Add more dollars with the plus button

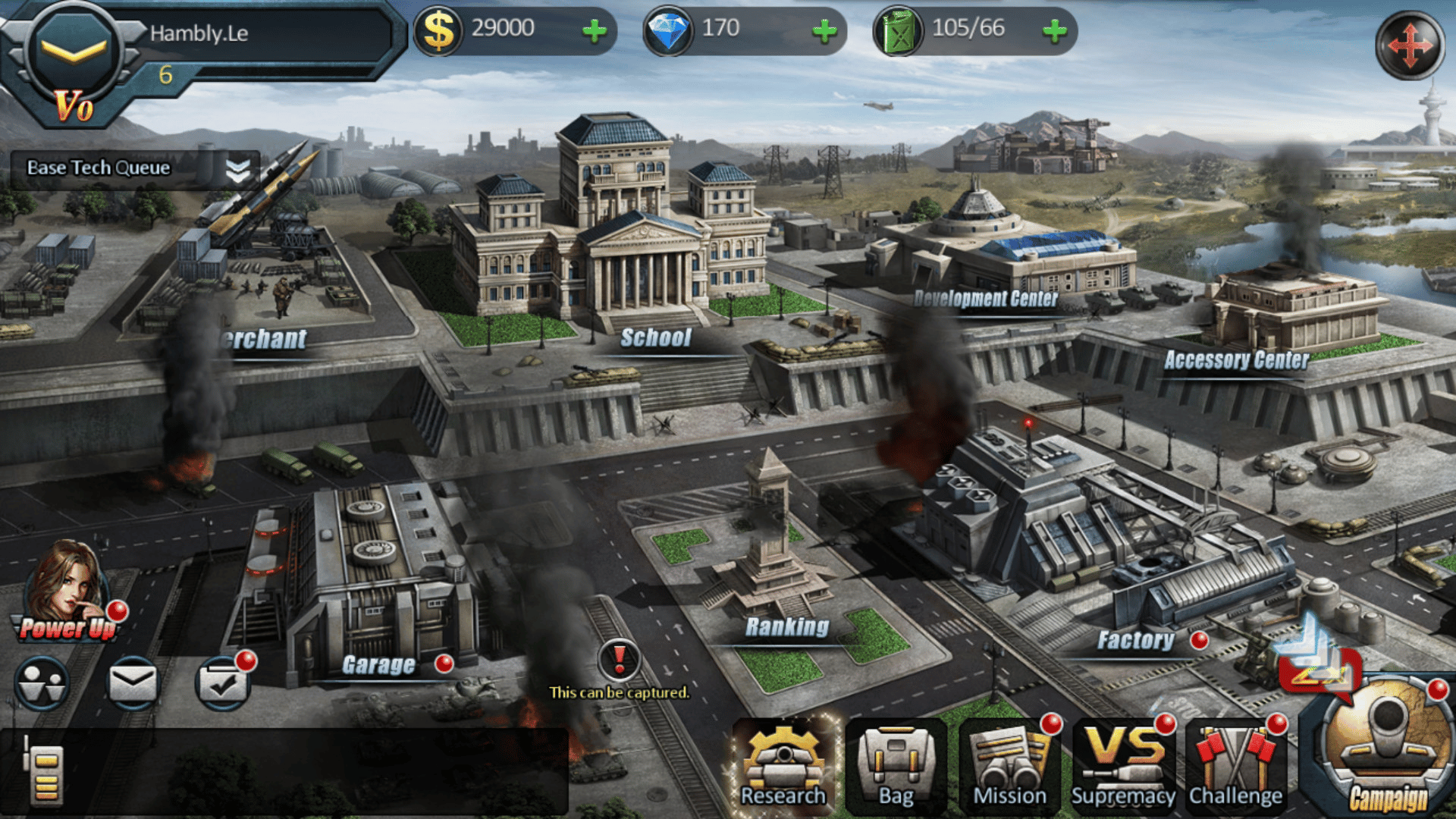[x=595, y=31]
